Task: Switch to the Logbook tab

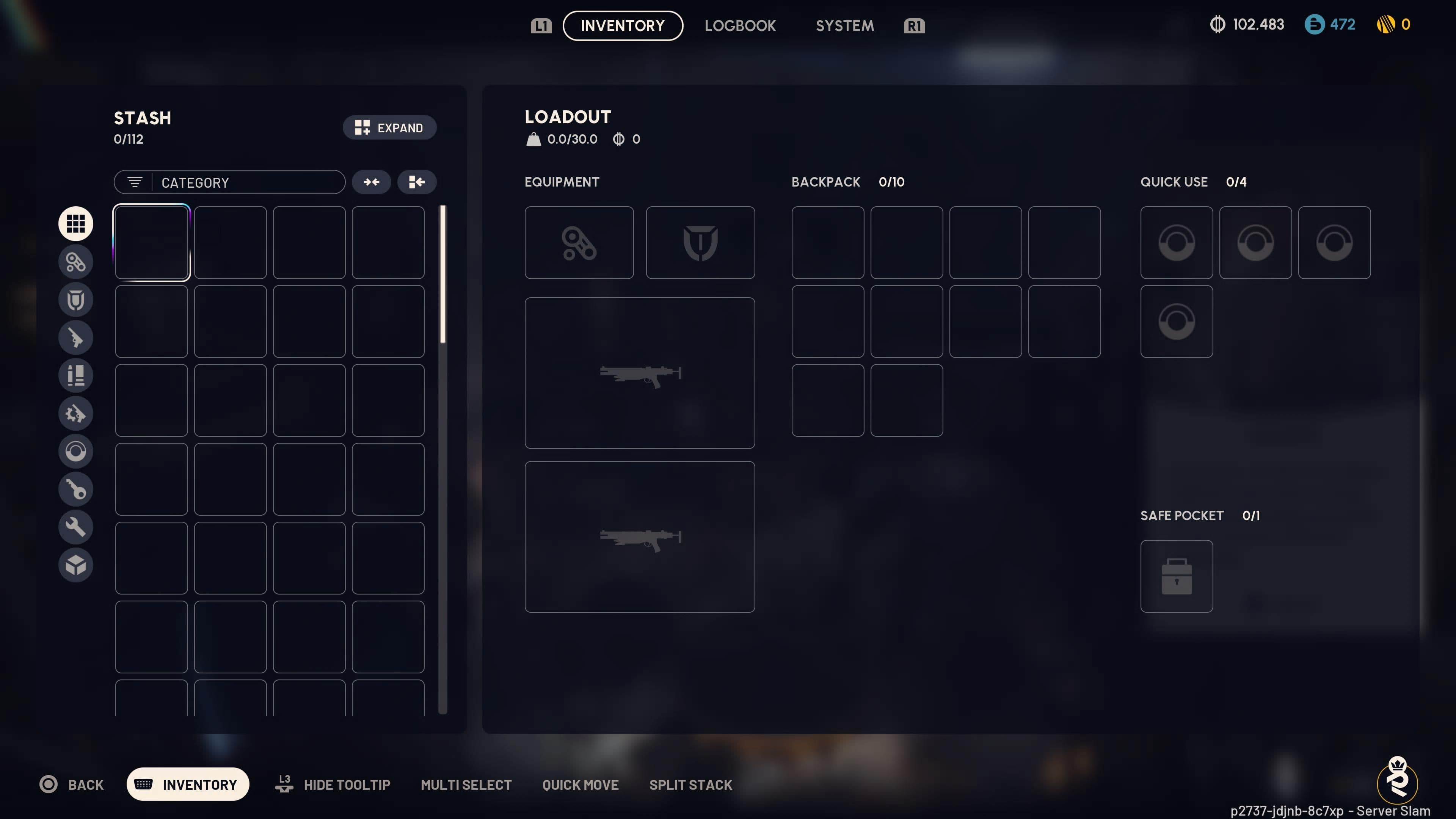Action: [741, 25]
